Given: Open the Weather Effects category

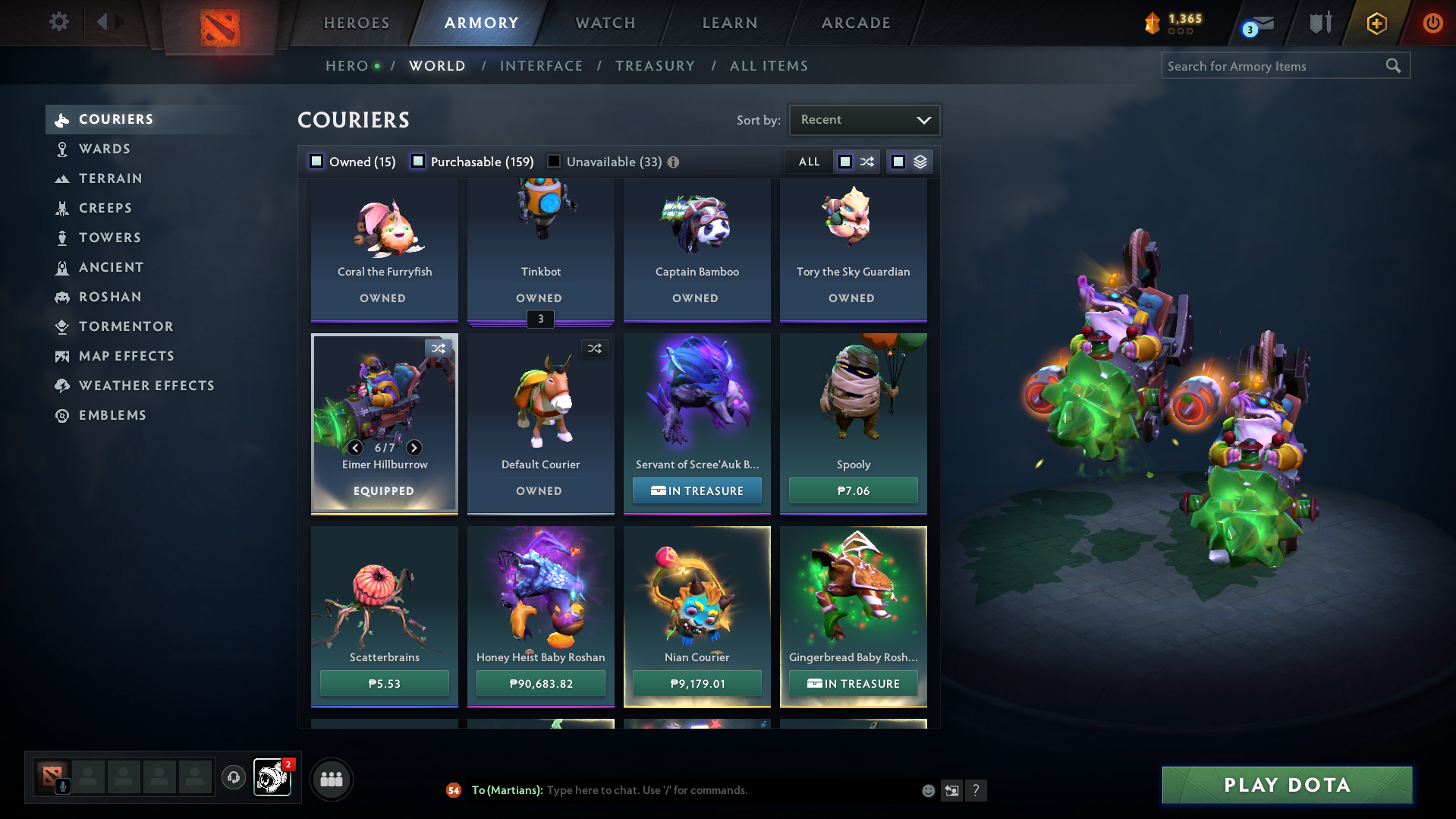Looking at the screenshot, I should tap(146, 386).
